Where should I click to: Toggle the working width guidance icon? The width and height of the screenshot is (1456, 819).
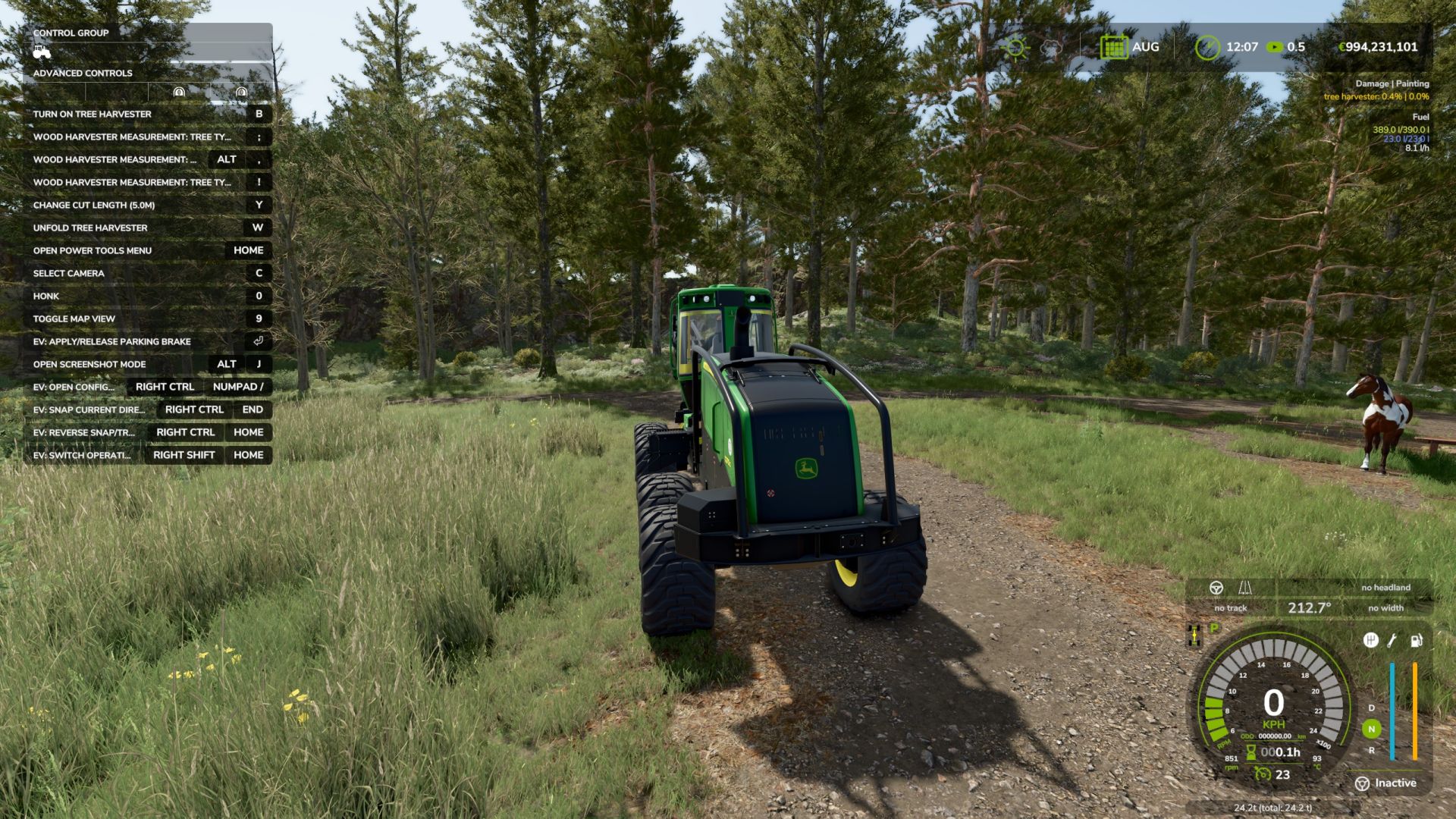click(x=1246, y=588)
